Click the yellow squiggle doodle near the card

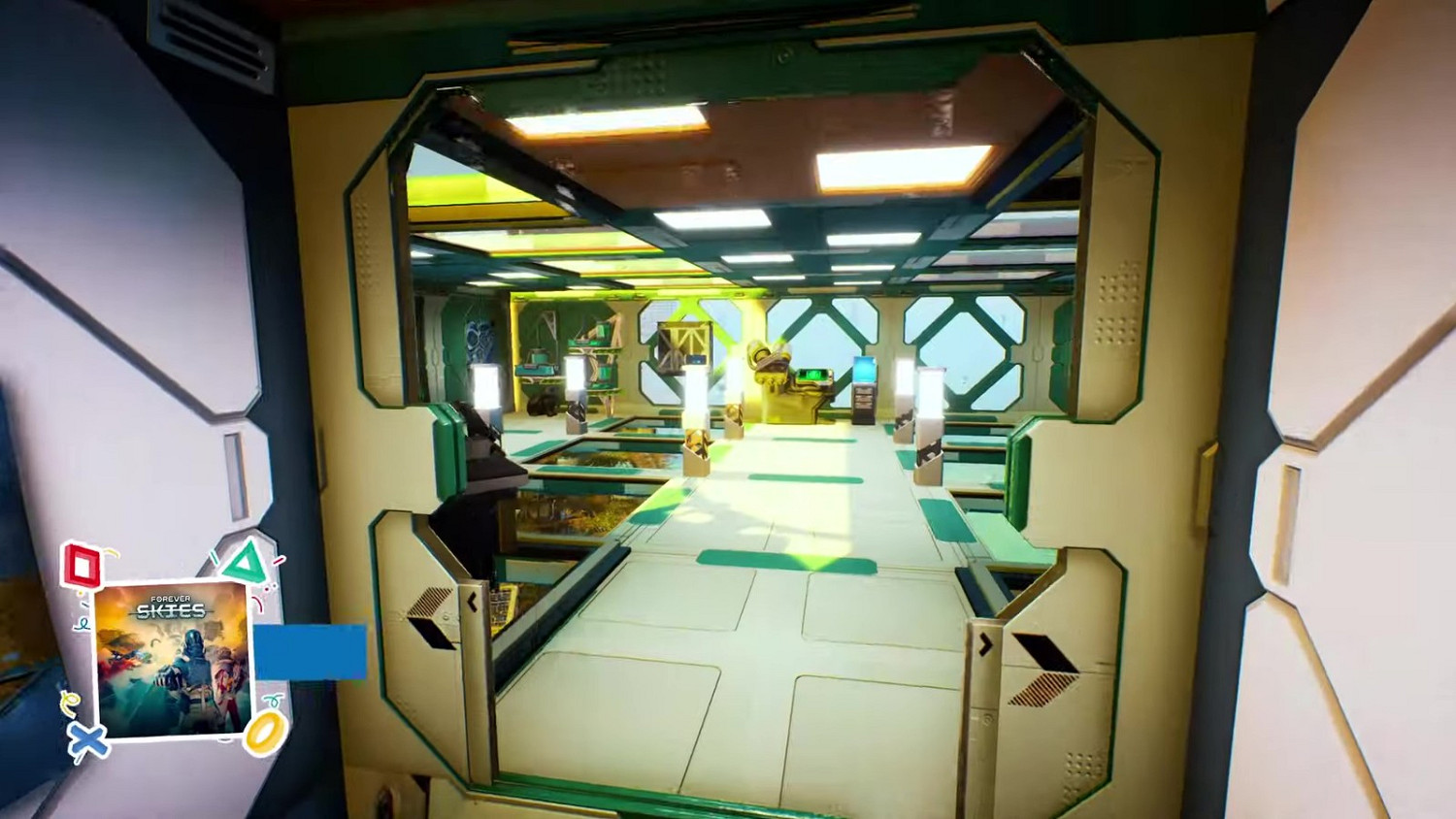coord(71,701)
